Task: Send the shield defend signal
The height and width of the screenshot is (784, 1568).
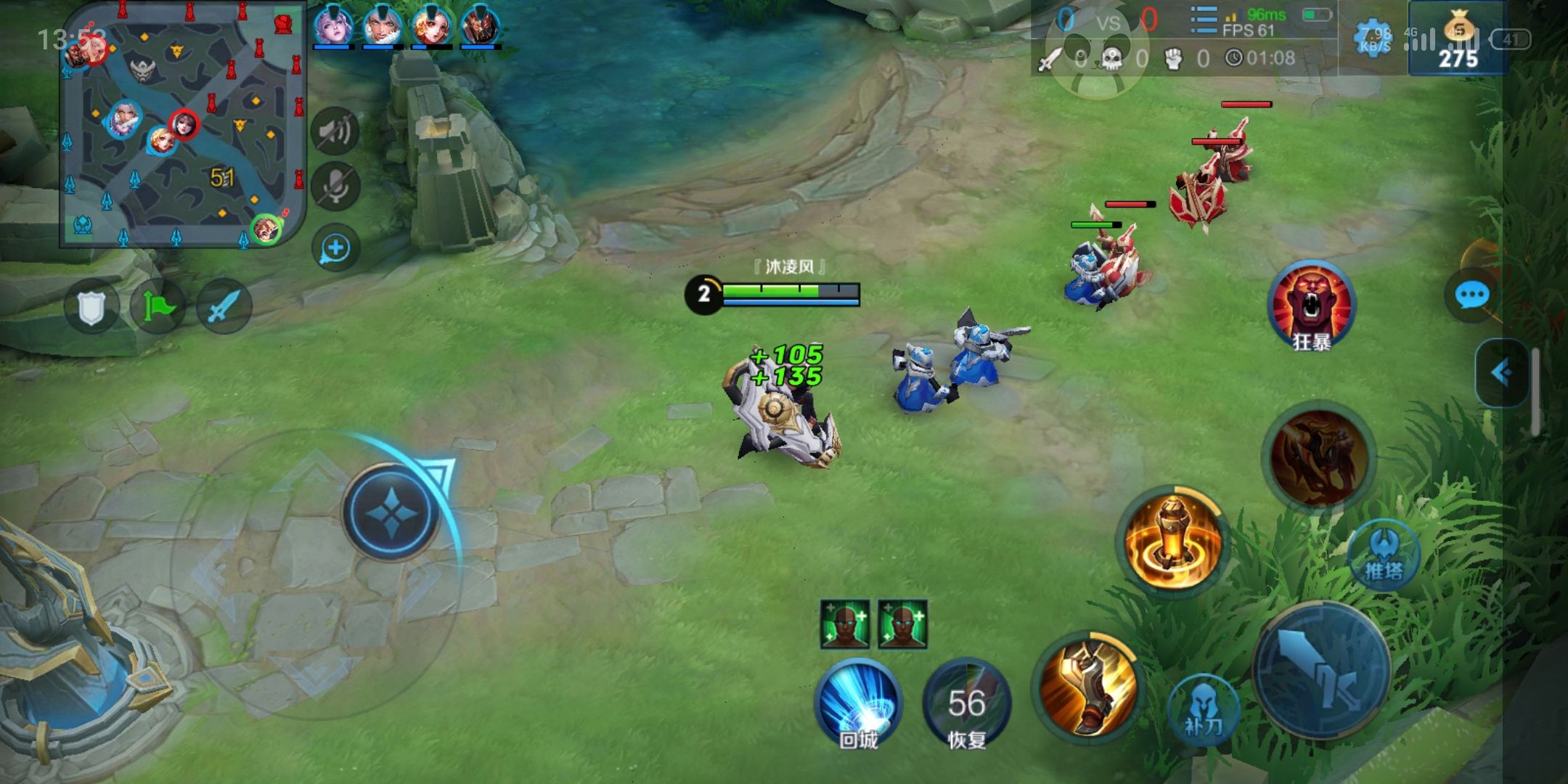Action: click(x=91, y=307)
